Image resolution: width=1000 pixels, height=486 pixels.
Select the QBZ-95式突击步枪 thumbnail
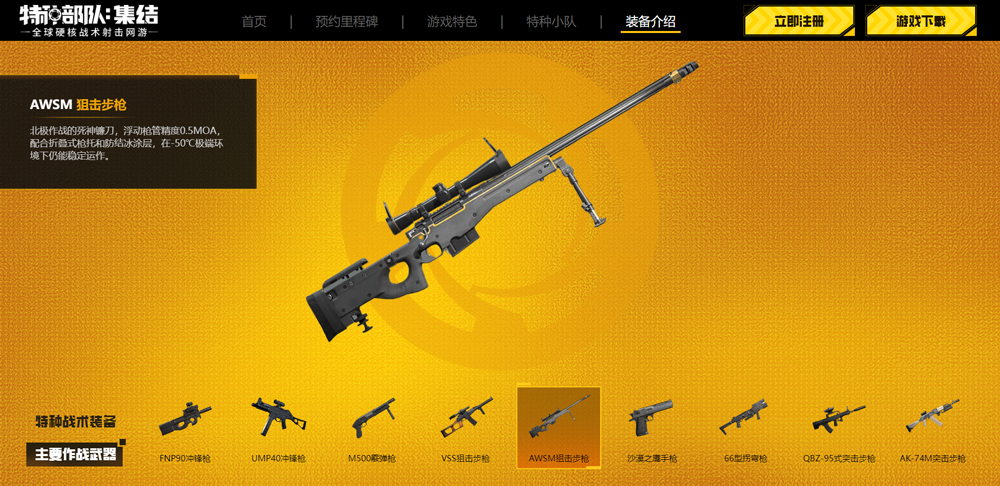838,425
